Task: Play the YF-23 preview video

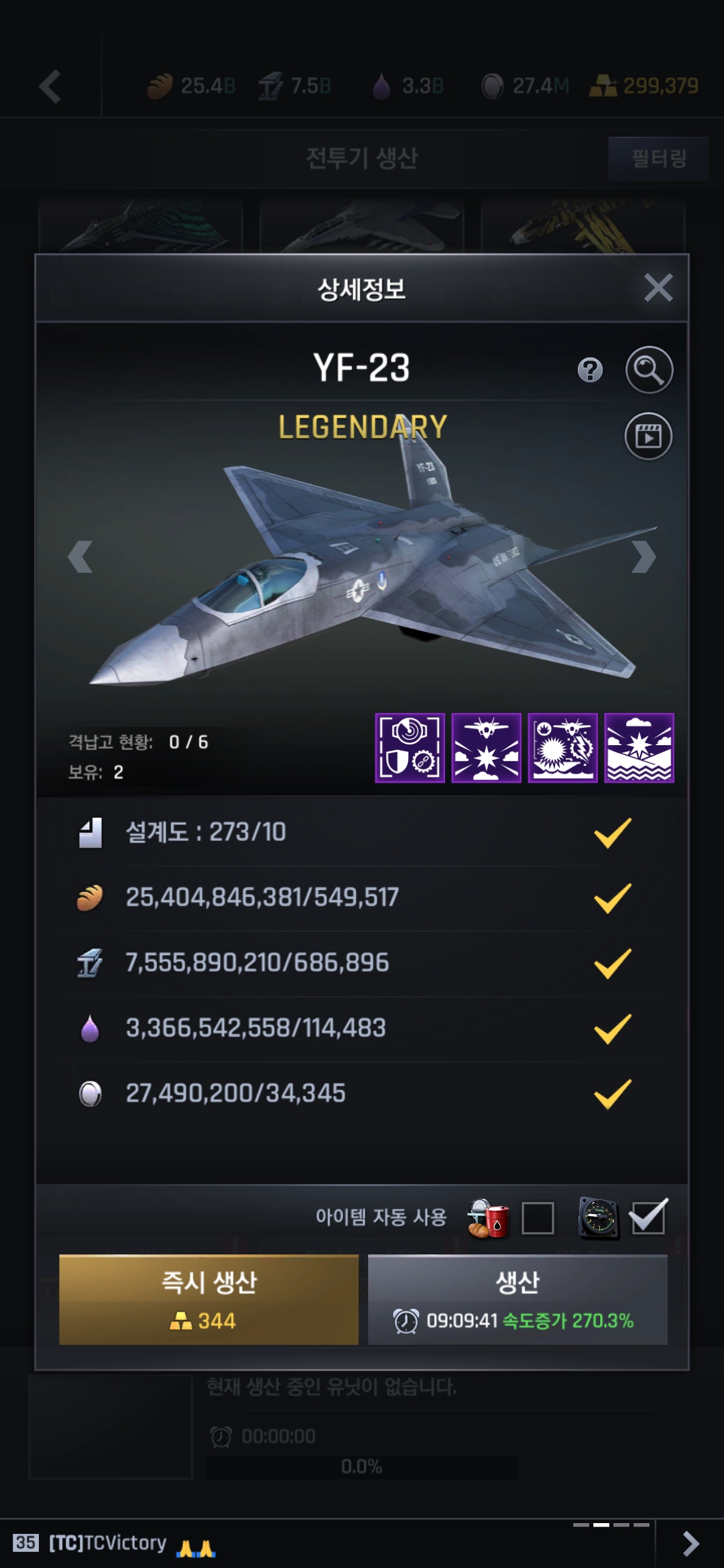Action: pyautogui.click(x=648, y=436)
